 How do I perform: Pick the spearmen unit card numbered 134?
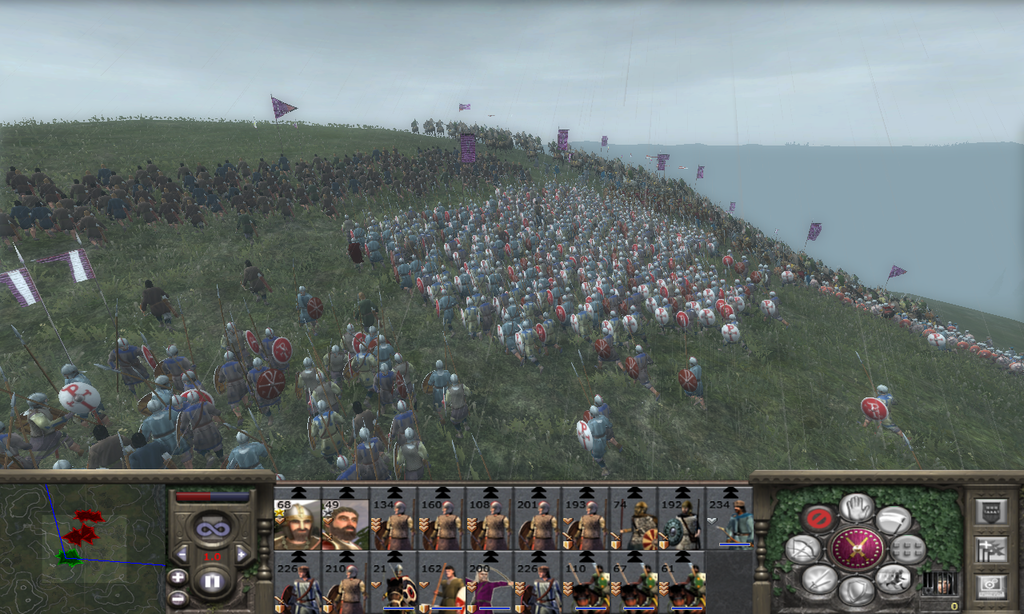[393, 519]
